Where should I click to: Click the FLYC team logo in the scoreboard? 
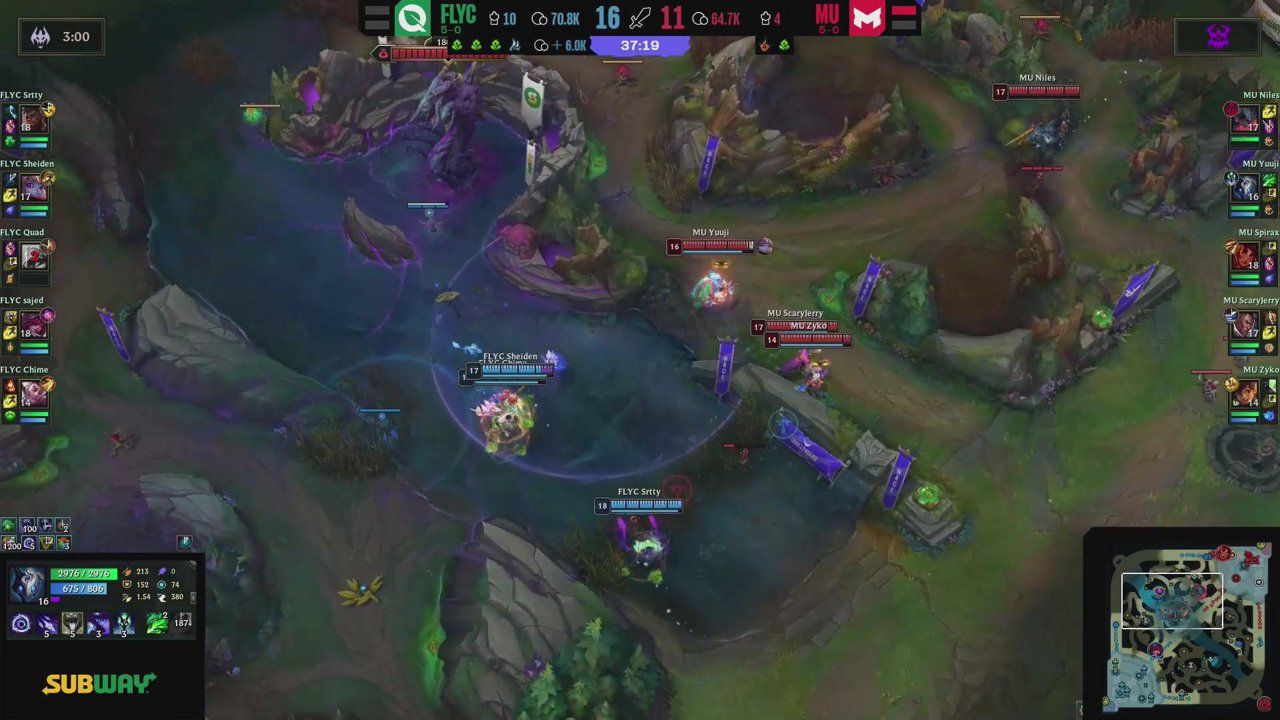[412, 18]
